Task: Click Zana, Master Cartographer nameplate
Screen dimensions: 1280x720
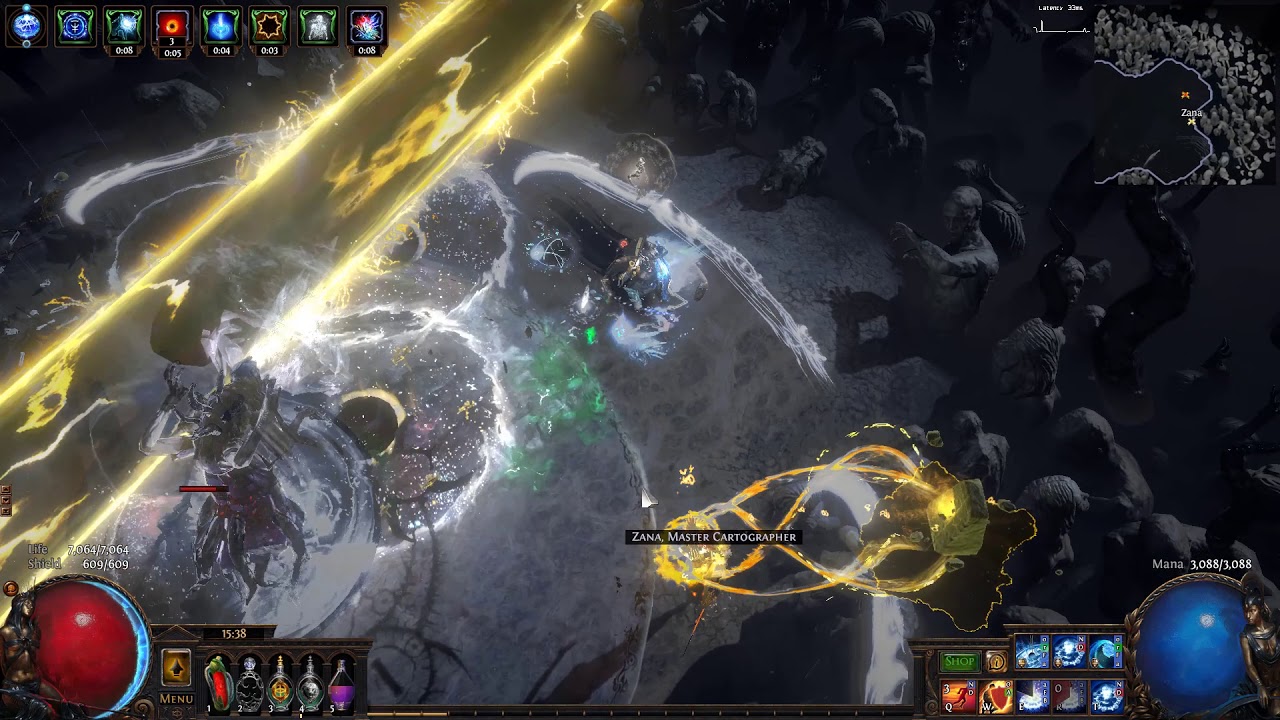Action: coord(714,537)
